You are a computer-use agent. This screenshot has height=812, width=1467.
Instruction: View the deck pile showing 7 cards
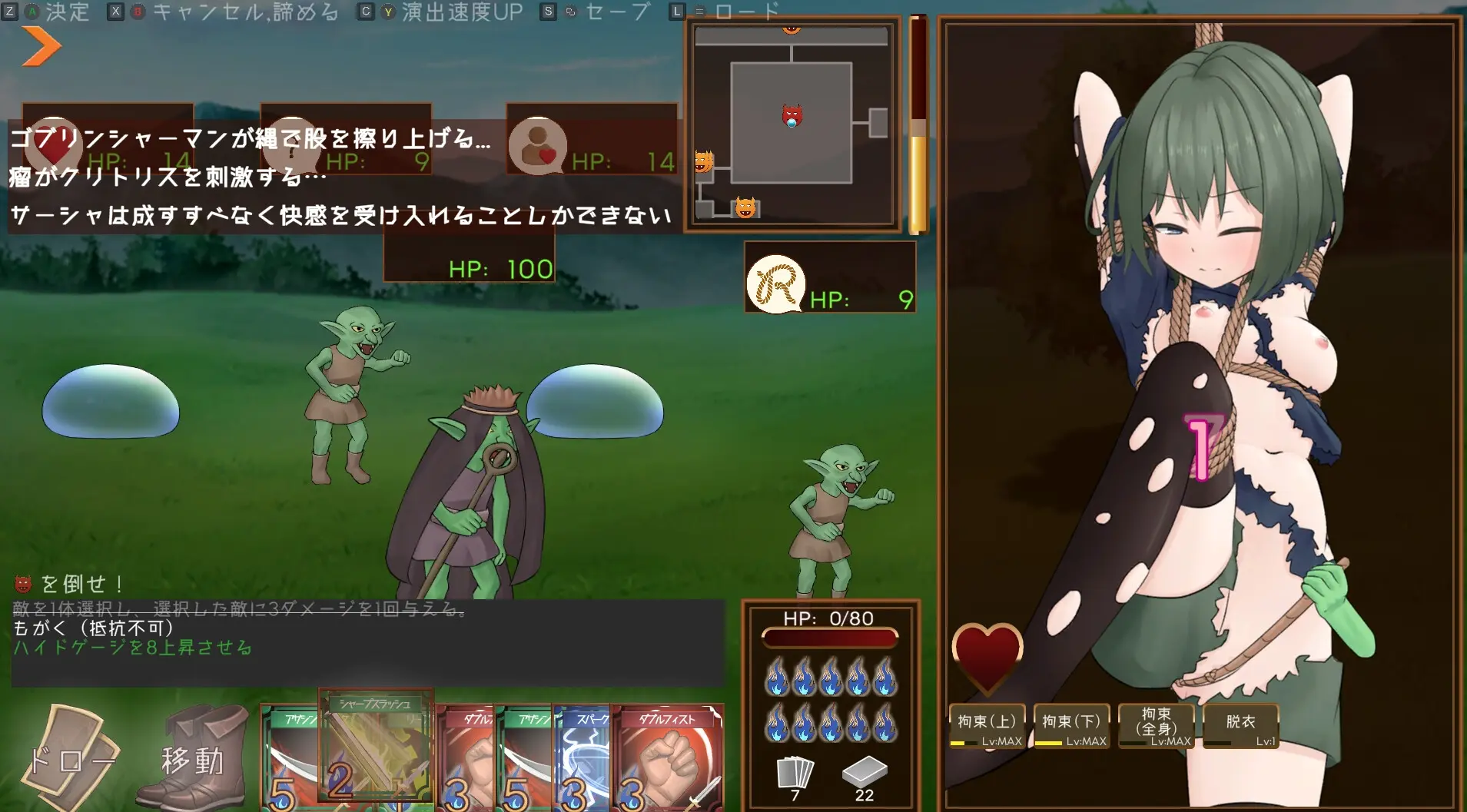pos(795,776)
